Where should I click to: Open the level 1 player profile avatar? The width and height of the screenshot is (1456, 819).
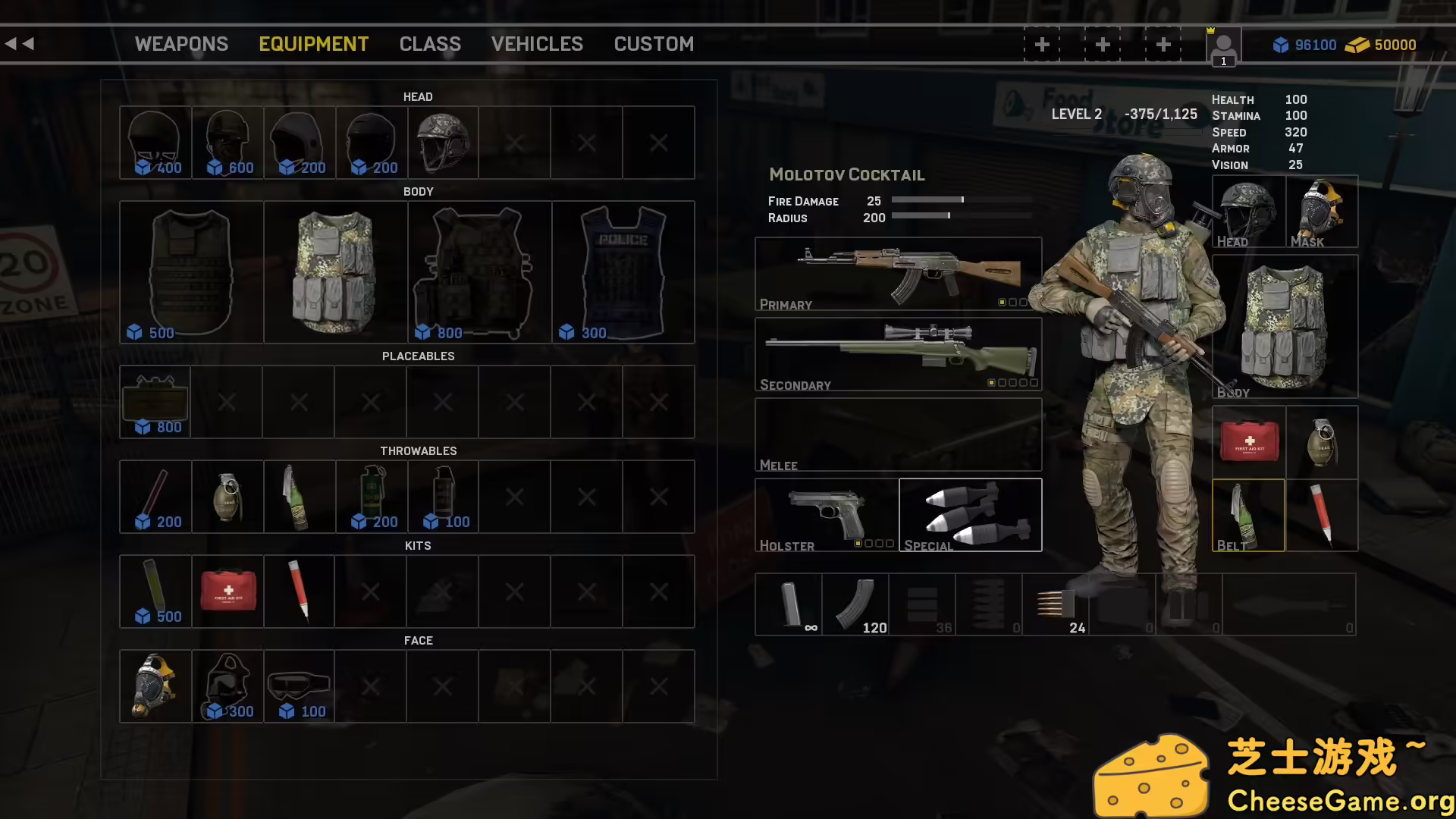1222,47
